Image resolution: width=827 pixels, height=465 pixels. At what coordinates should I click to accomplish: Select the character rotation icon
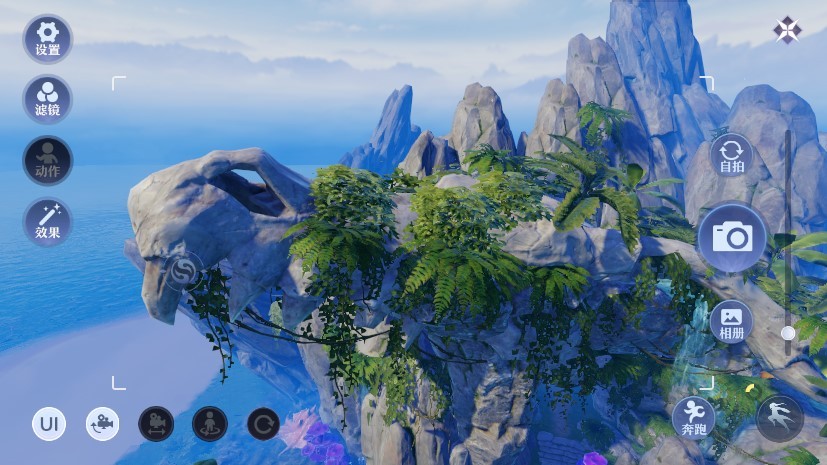(x=210, y=424)
